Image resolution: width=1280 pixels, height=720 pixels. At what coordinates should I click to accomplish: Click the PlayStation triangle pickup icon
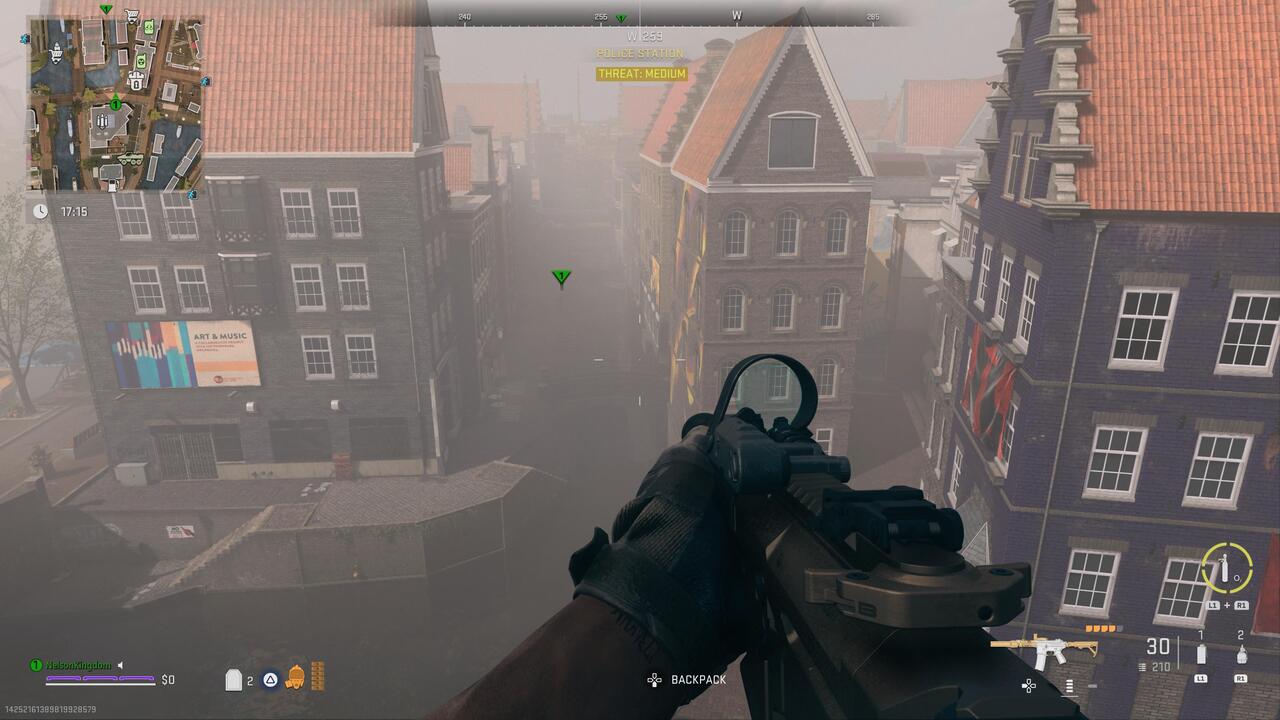[270, 679]
